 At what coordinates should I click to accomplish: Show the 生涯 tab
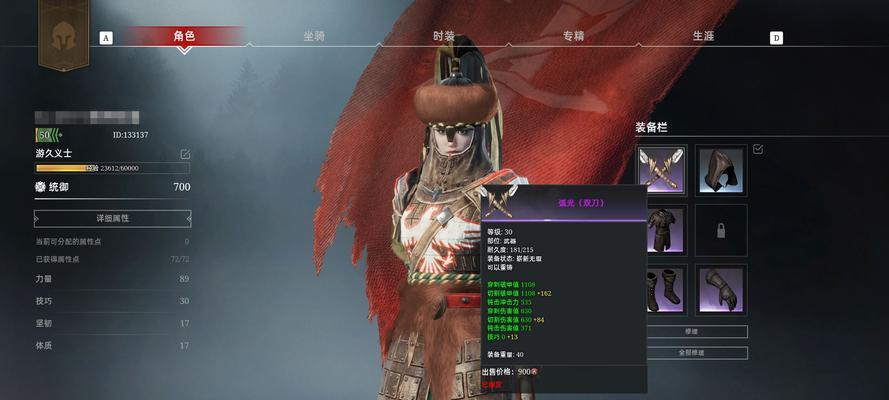[x=703, y=36]
